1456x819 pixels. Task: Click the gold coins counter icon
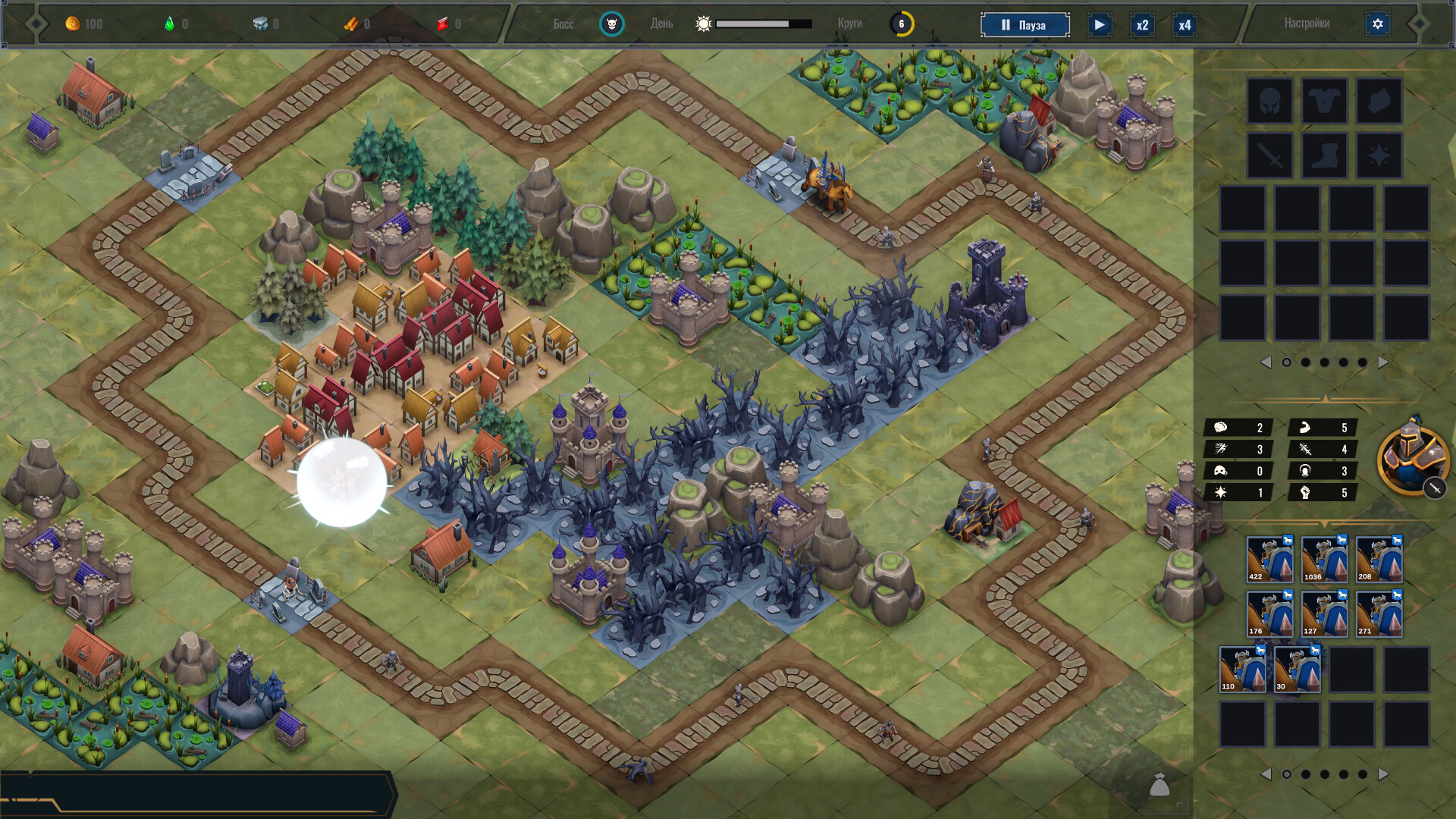pyautogui.click(x=73, y=24)
